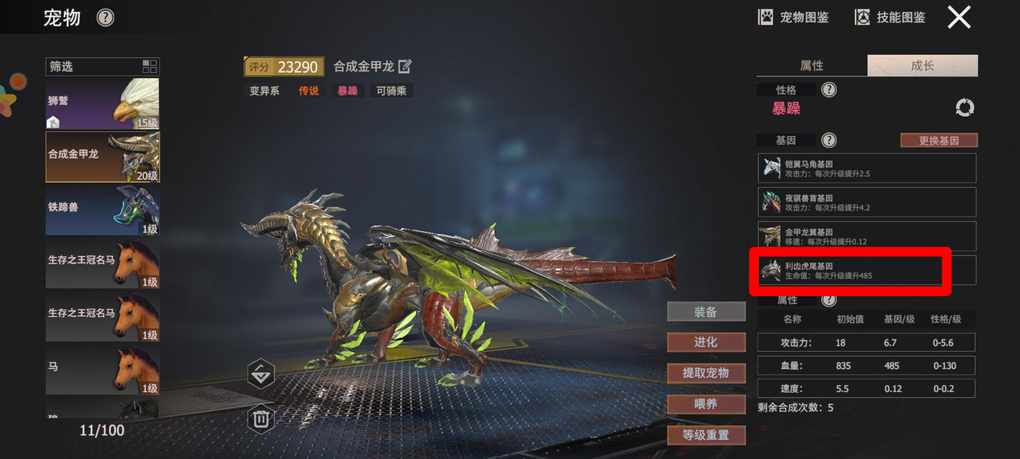This screenshot has height=459, width=1020.
Task: Open the 筛选 filter at the list top
Action: click(x=102, y=66)
